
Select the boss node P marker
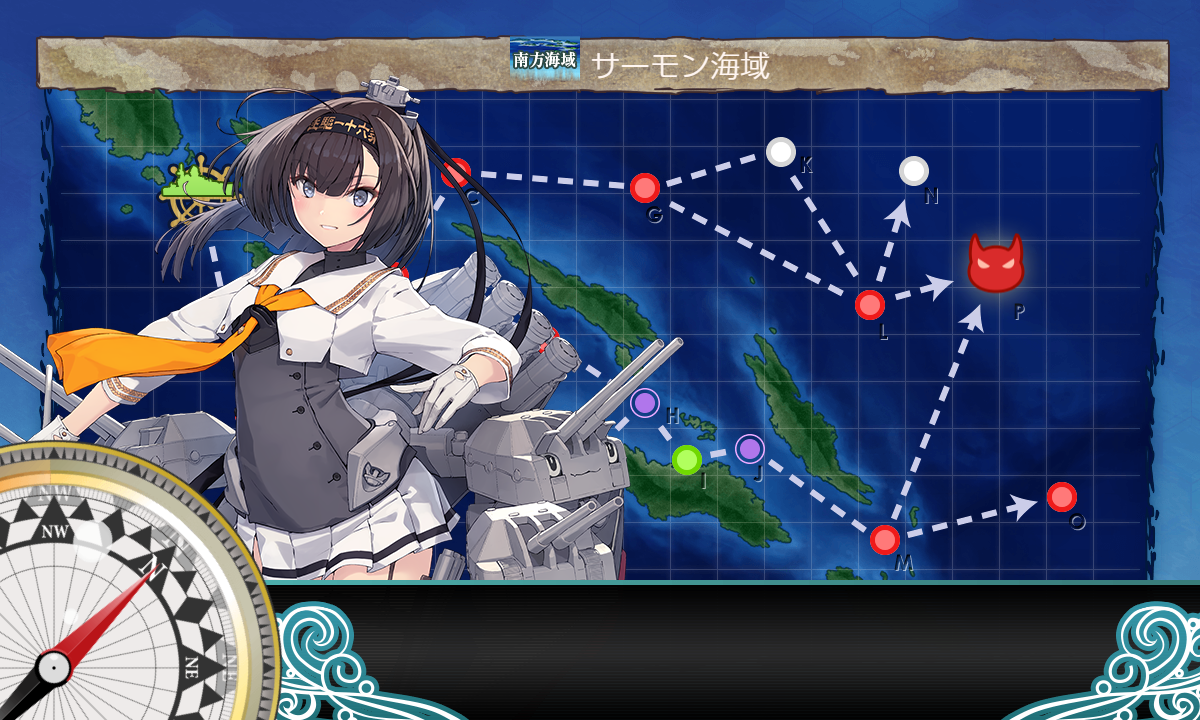[x=996, y=265]
